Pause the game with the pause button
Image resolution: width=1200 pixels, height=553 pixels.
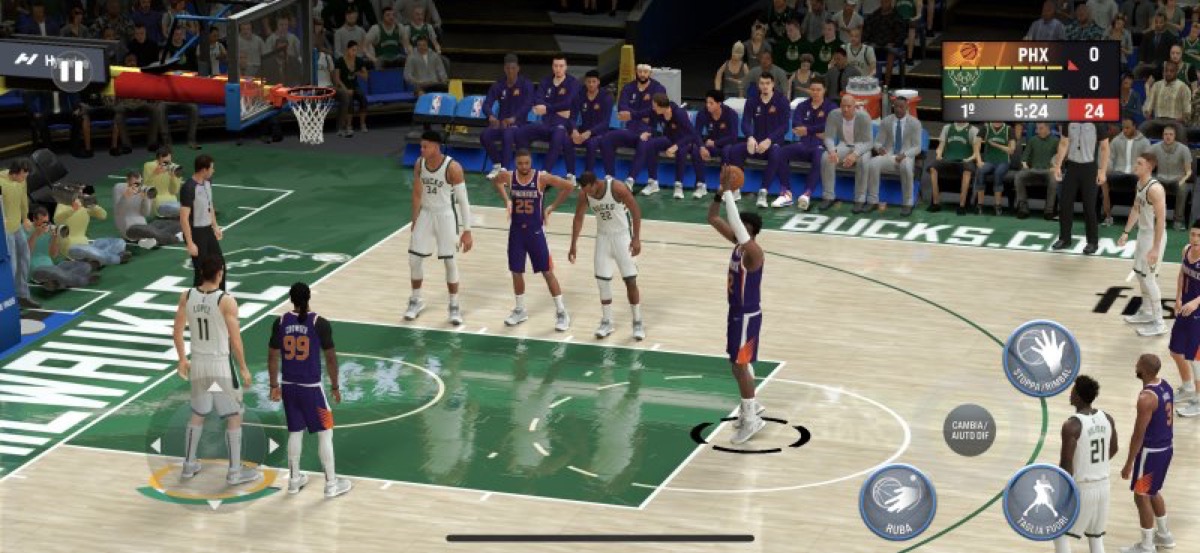coord(71,70)
